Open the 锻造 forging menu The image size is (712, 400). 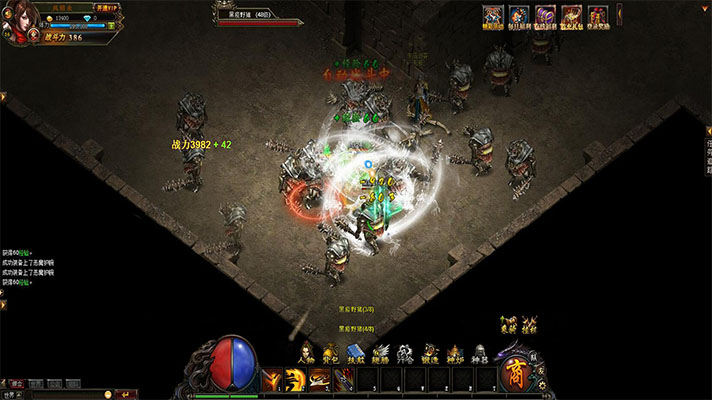pos(431,351)
